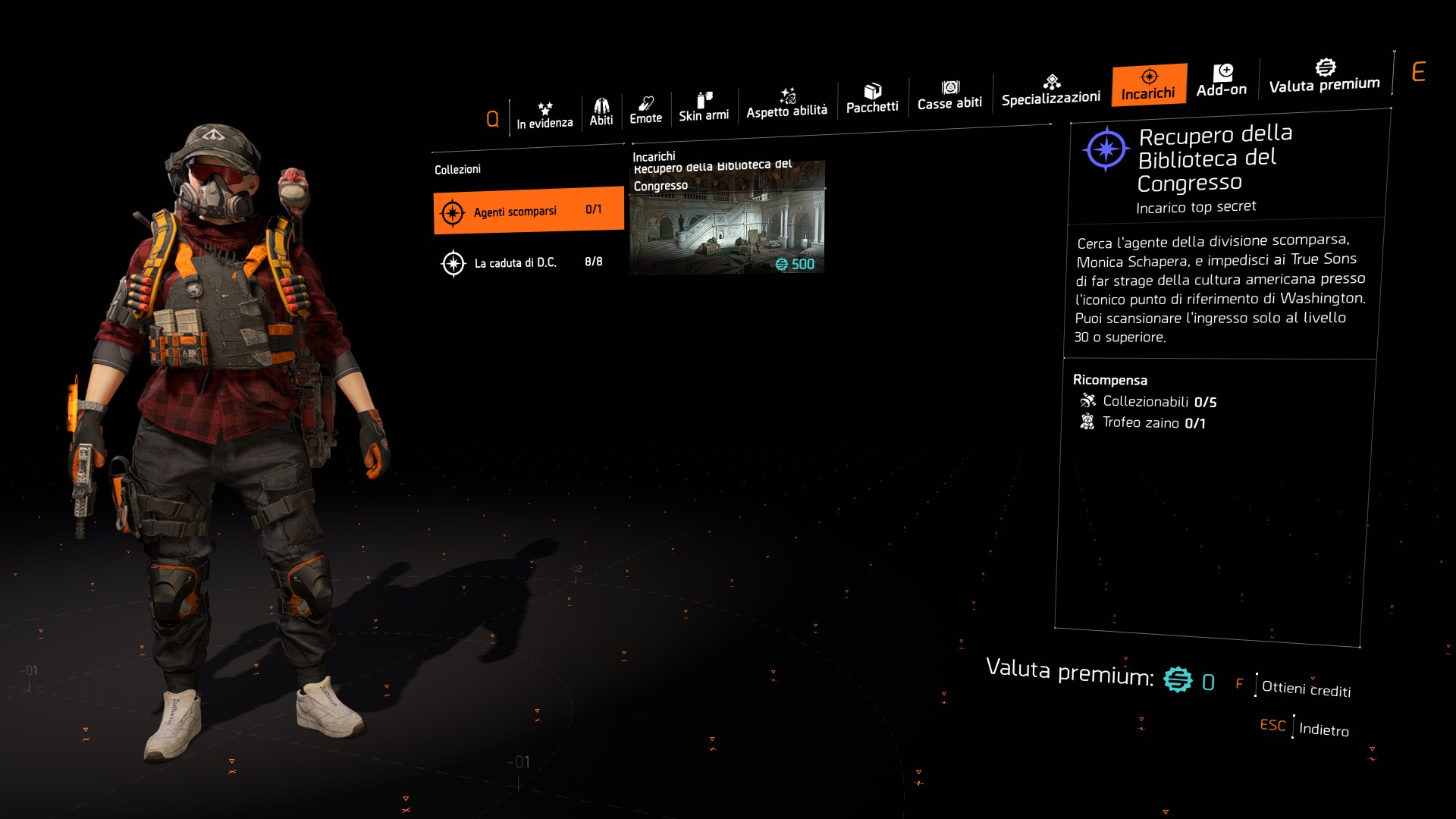The width and height of the screenshot is (1456, 819).
Task: Pick the Biblioteca del Congresso mission thumbnail
Action: coord(726,218)
